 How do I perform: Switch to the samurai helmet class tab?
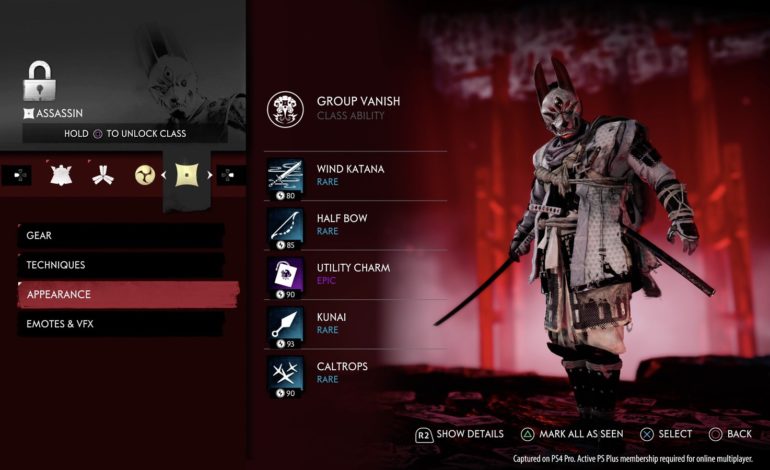point(62,176)
